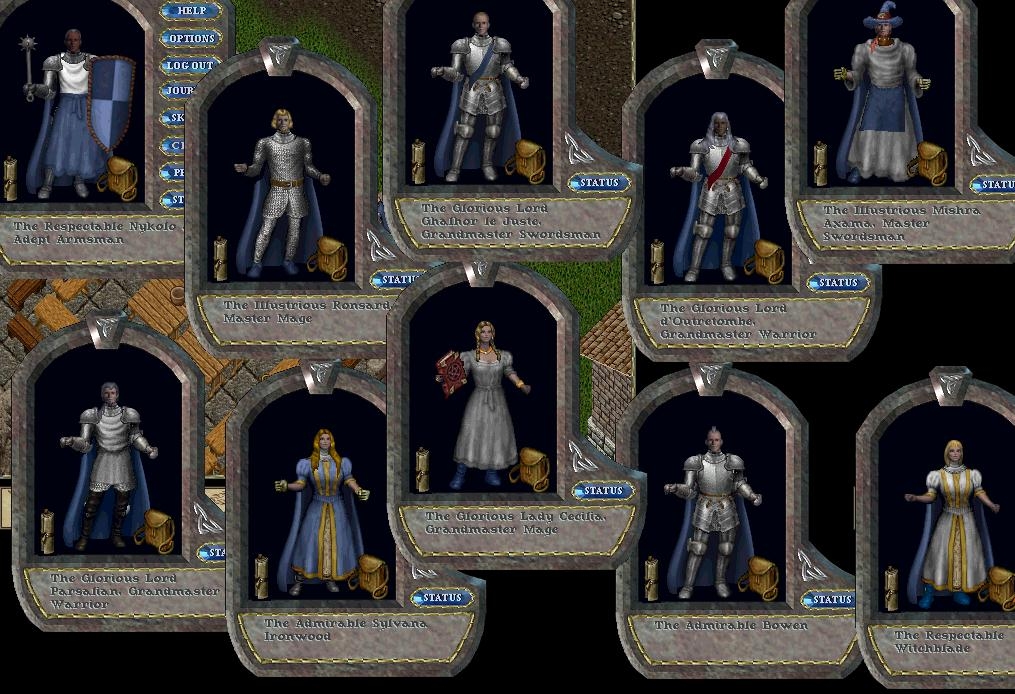Open Lady Cecilia's backpack
The height and width of the screenshot is (694, 1015).
point(528,467)
